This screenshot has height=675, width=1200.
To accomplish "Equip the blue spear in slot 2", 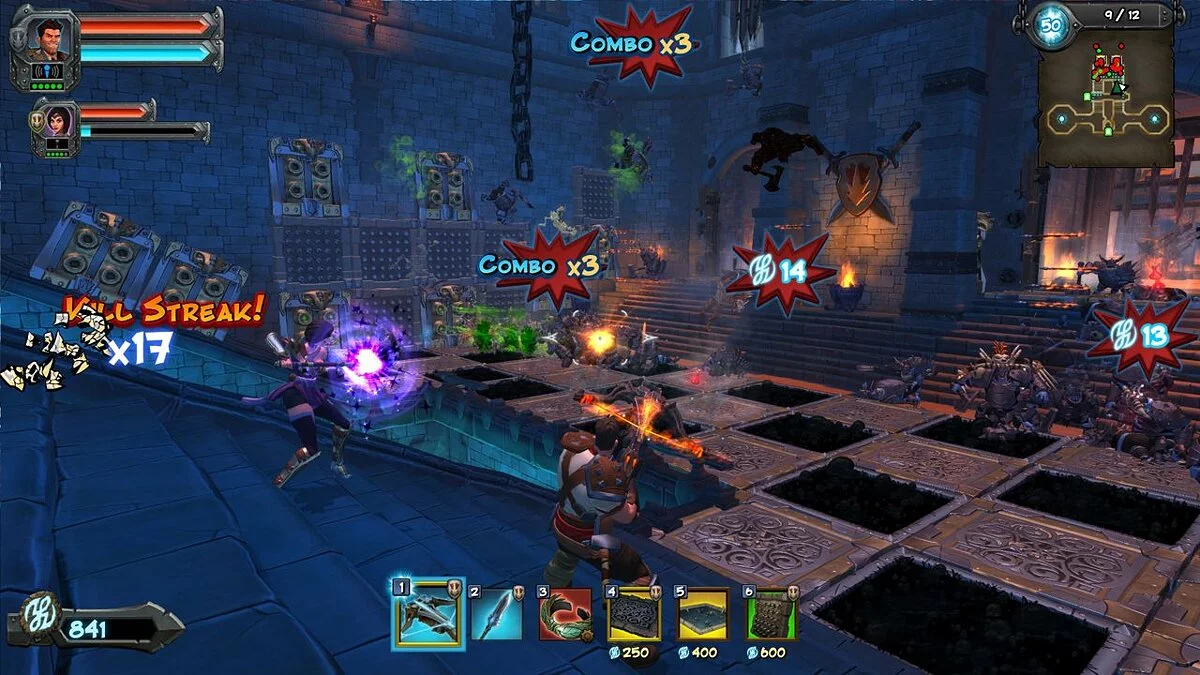I will [x=497, y=614].
